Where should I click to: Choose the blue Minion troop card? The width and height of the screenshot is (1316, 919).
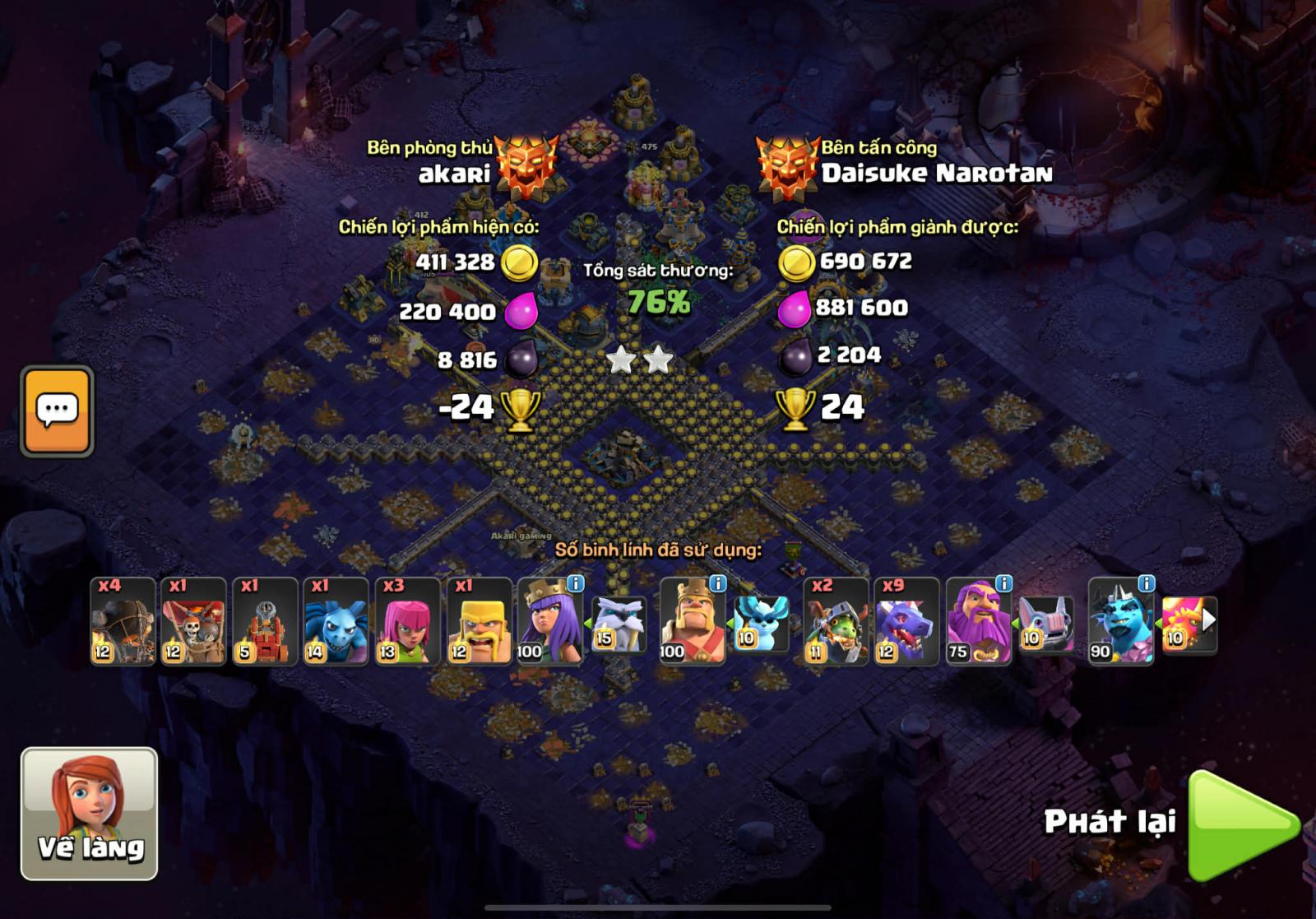336,621
